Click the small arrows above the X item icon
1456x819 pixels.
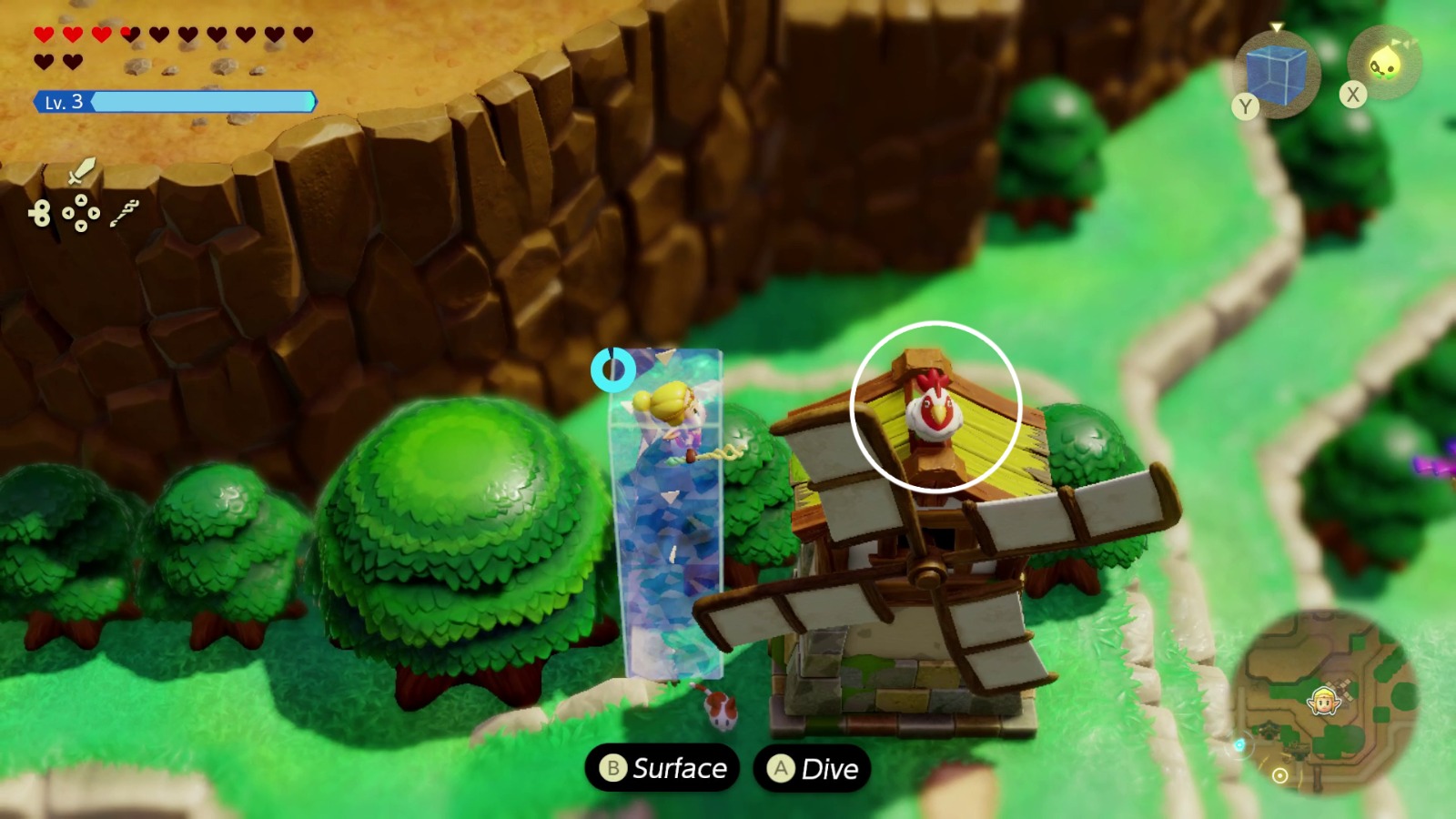click(1403, 42)
